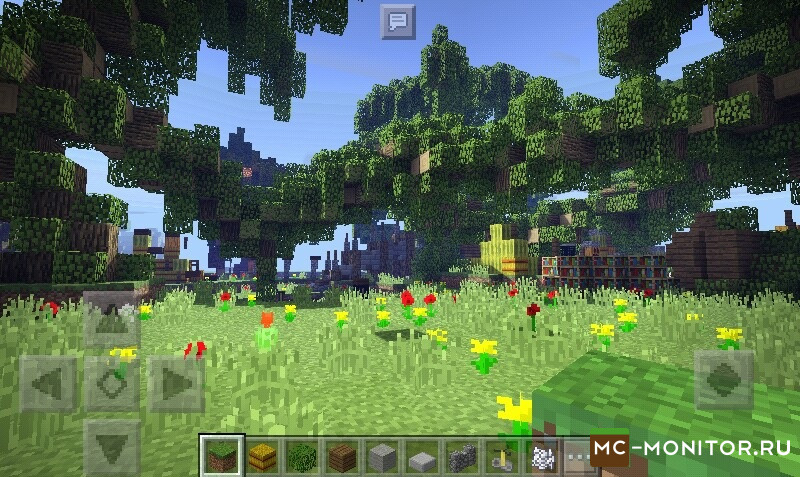Tap the move left arrow button
Viewport: 800px width, 477px height.
tap(48, 383)
